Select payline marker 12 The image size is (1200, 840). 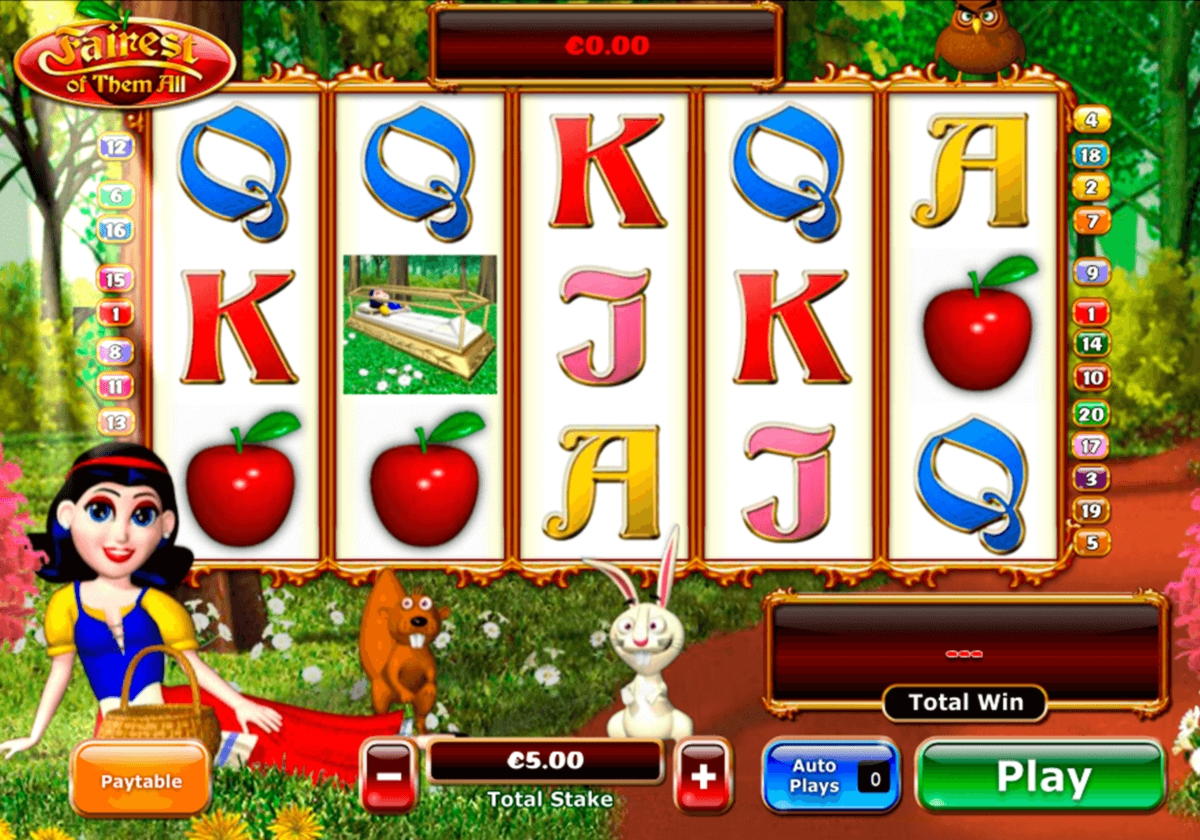(x=116, y=148)
